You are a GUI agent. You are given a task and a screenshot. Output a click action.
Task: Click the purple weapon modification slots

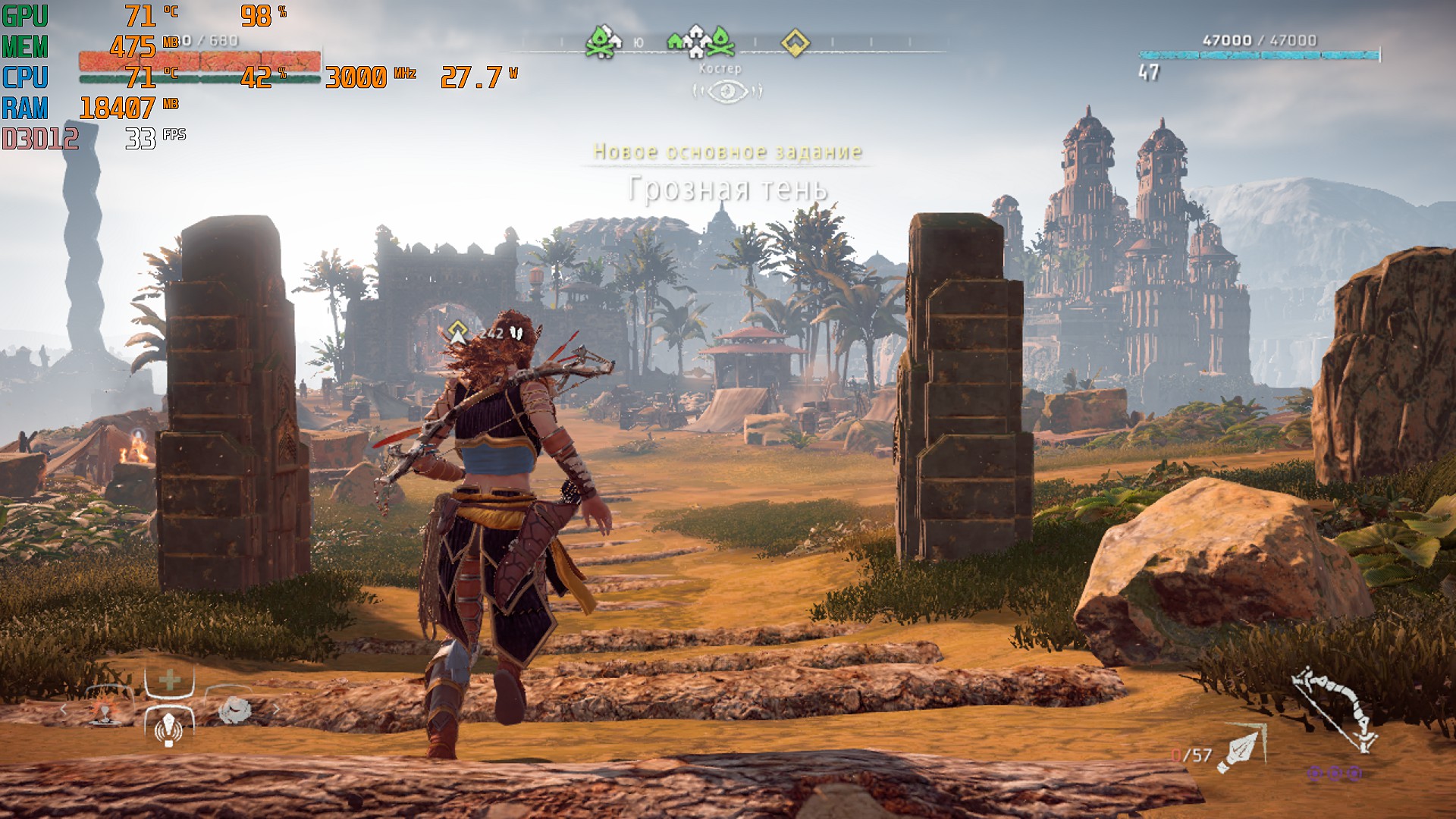pyautogui.click(x=1334, y=773)
